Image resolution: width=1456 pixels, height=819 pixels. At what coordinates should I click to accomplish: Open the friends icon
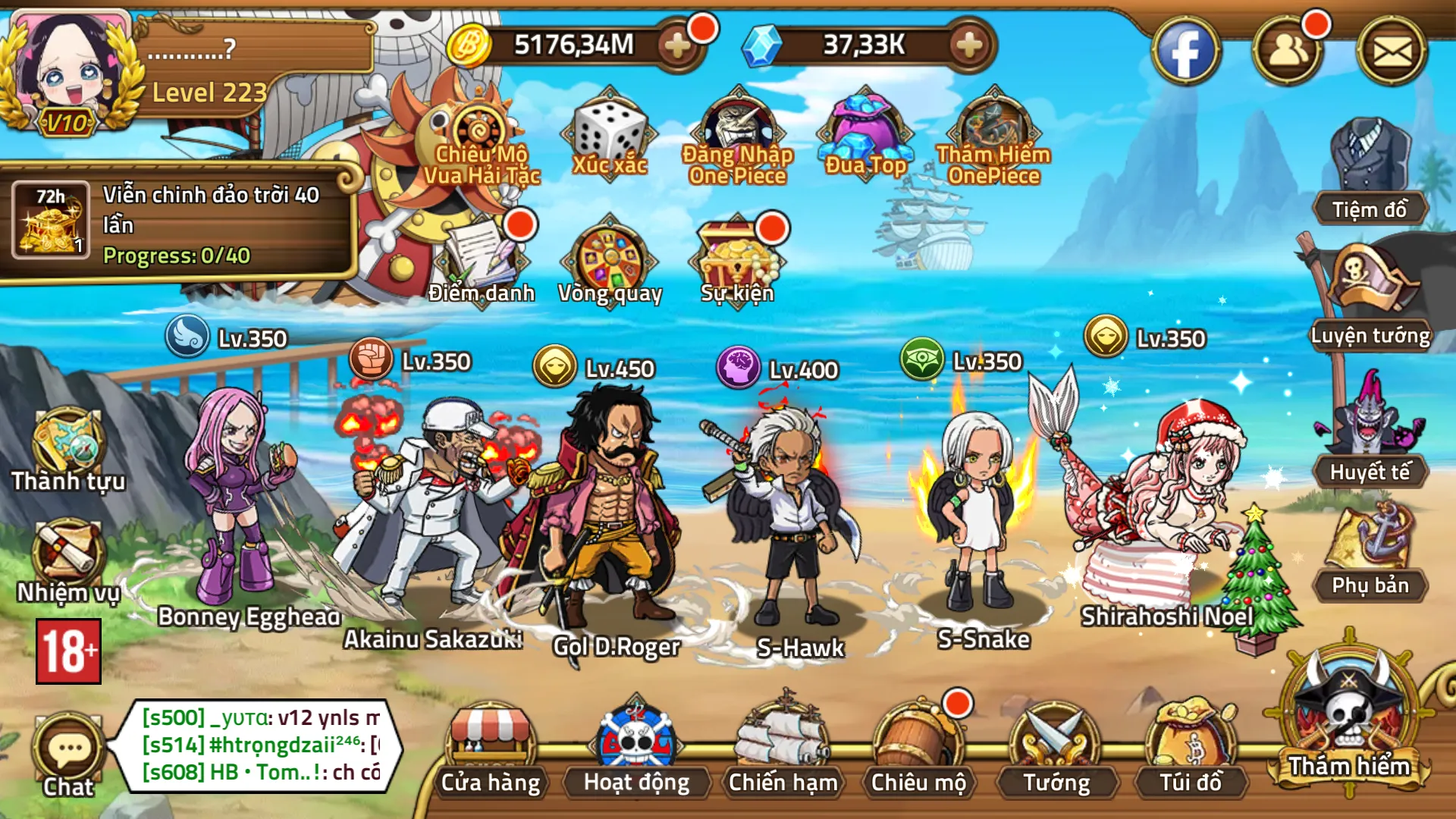(1288, 52)
